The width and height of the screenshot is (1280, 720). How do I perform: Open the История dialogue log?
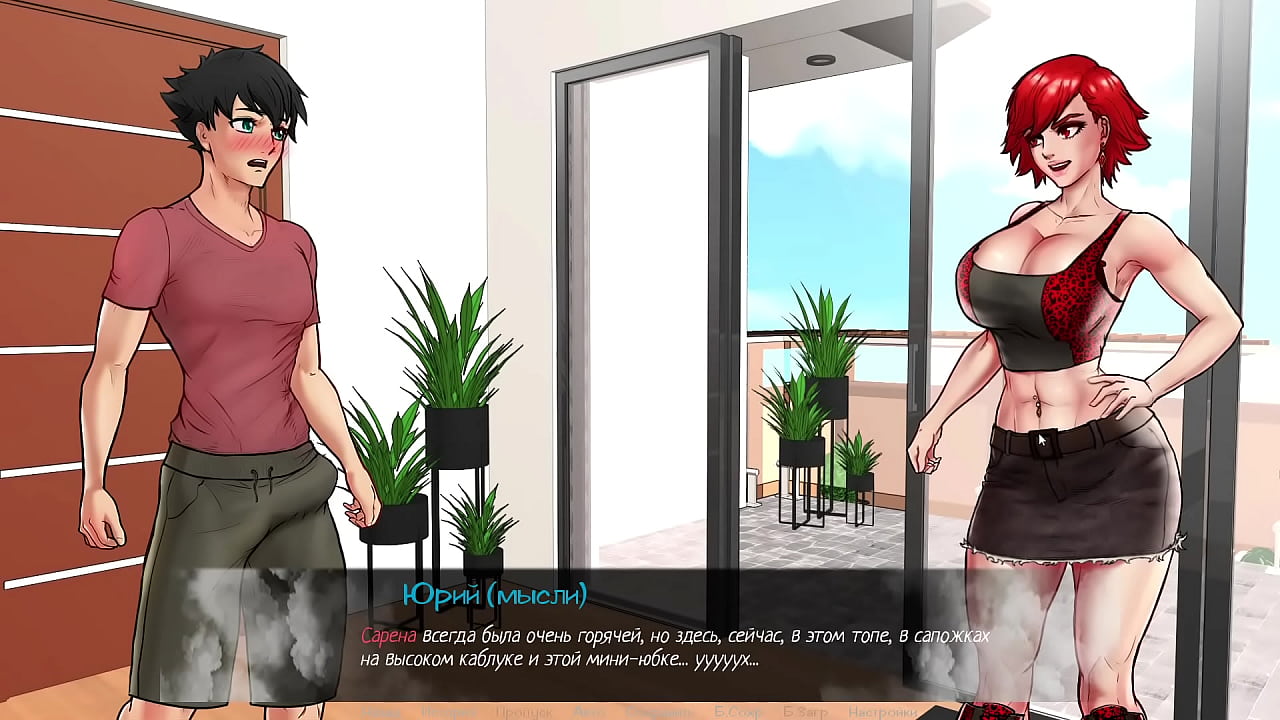tap(447, 712)
